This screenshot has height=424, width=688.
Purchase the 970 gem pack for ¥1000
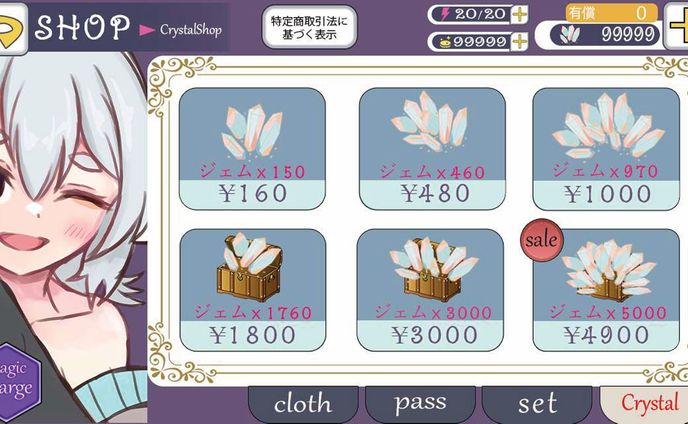[x=607, y=147]
